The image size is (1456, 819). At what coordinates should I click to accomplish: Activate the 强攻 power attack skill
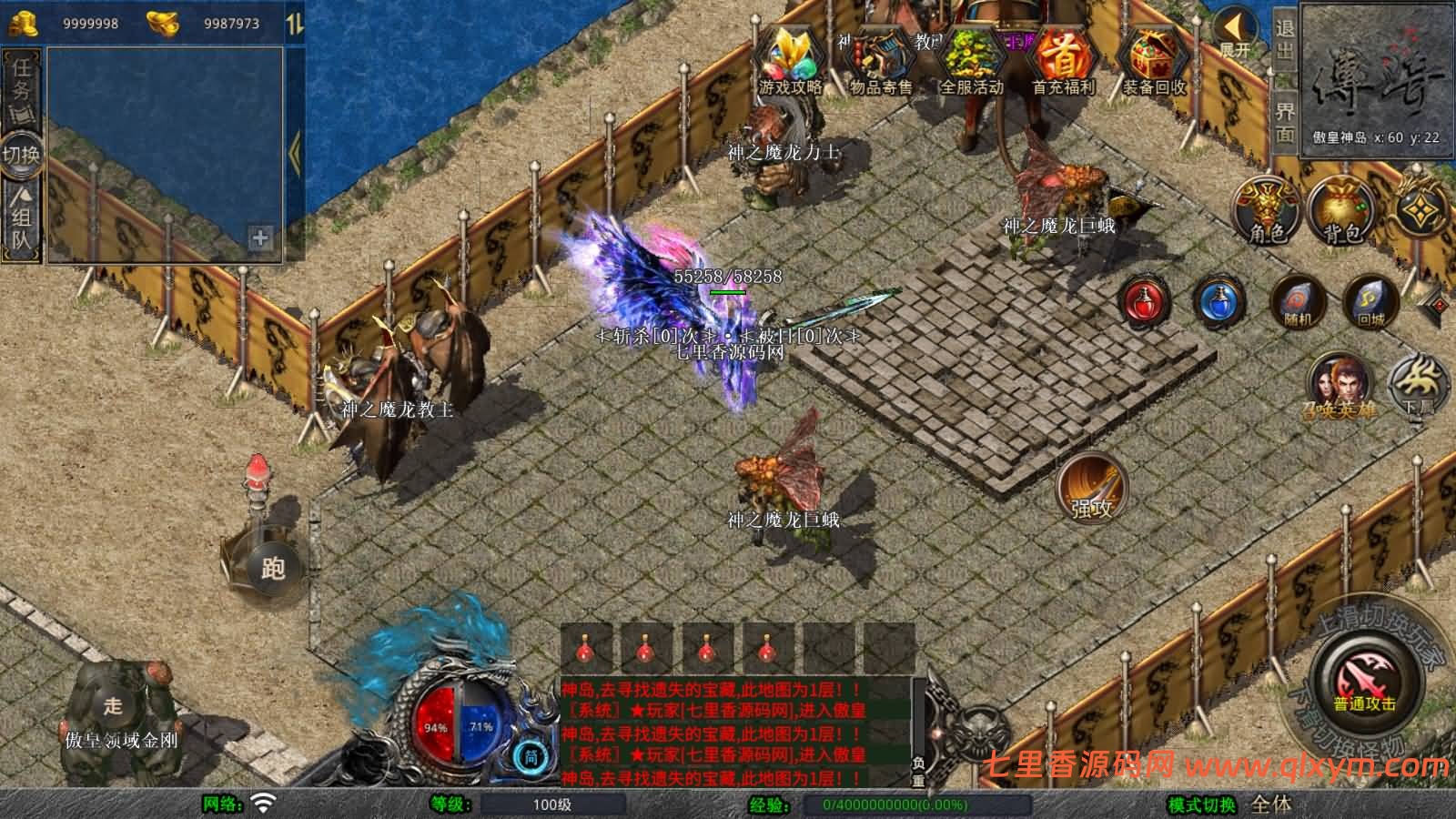1092,487
